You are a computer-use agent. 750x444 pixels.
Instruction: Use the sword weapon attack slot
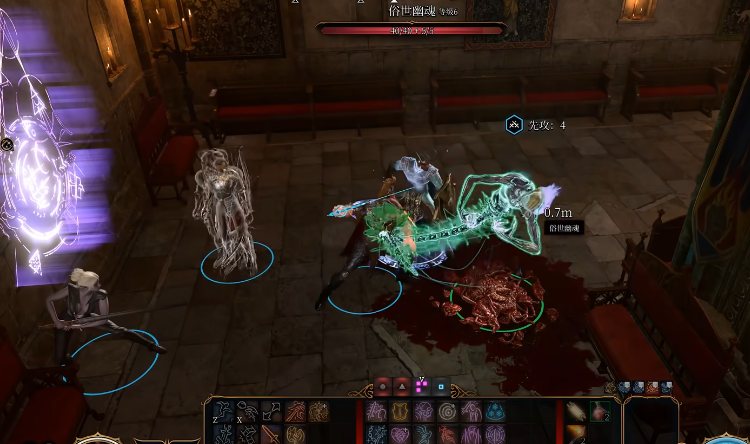point(270,435)
